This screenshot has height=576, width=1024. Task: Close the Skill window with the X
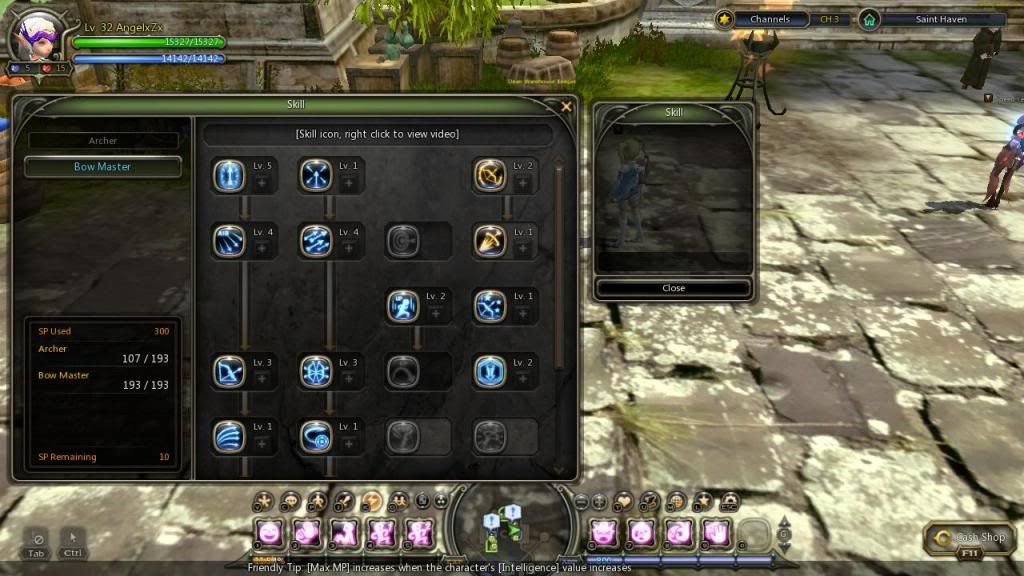pyautogui.click(x=567, y=106)
